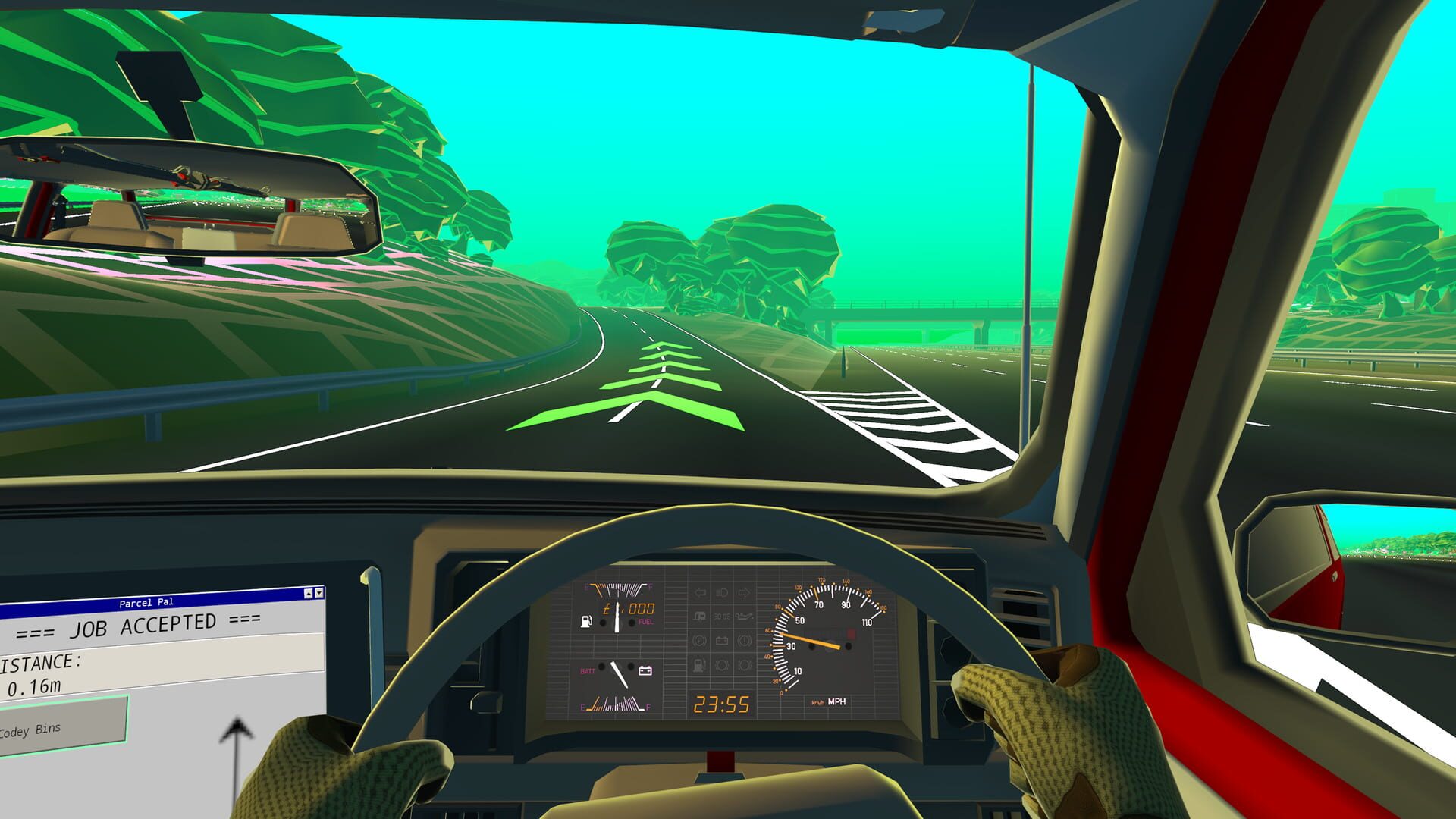Select the DISTANCE section of the job screen

pos(41,662)
